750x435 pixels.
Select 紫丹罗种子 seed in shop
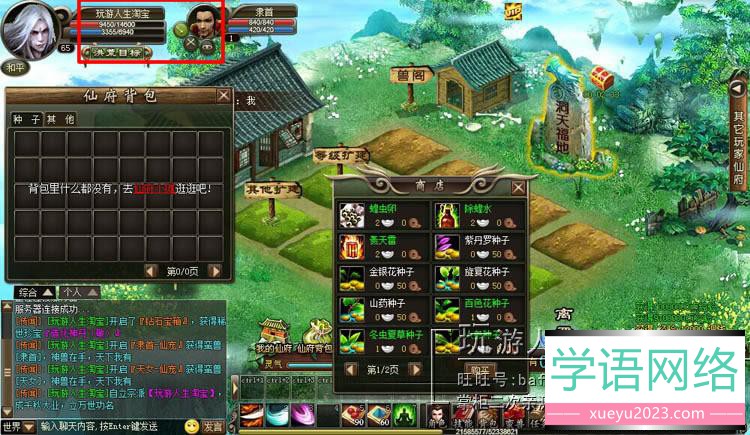click(x=446, y=247)
